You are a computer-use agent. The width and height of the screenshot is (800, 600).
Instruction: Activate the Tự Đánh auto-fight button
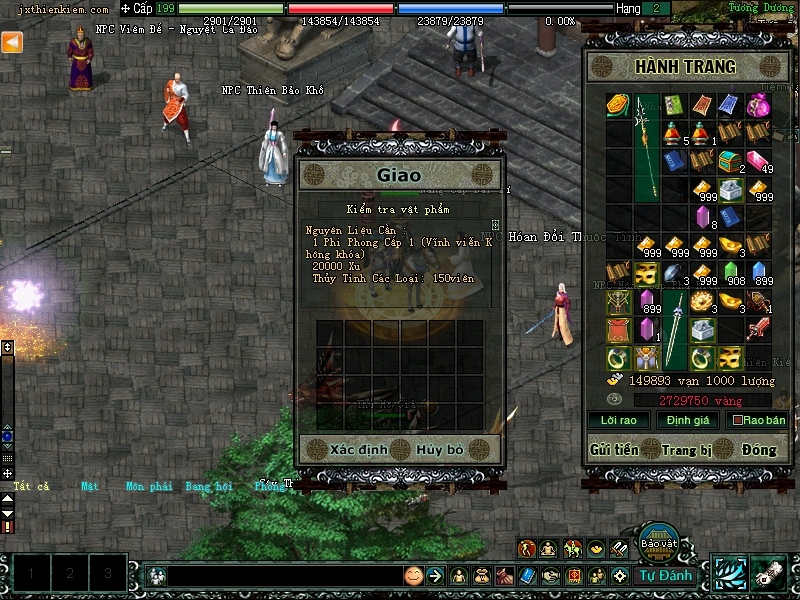(x=667, y=576)
